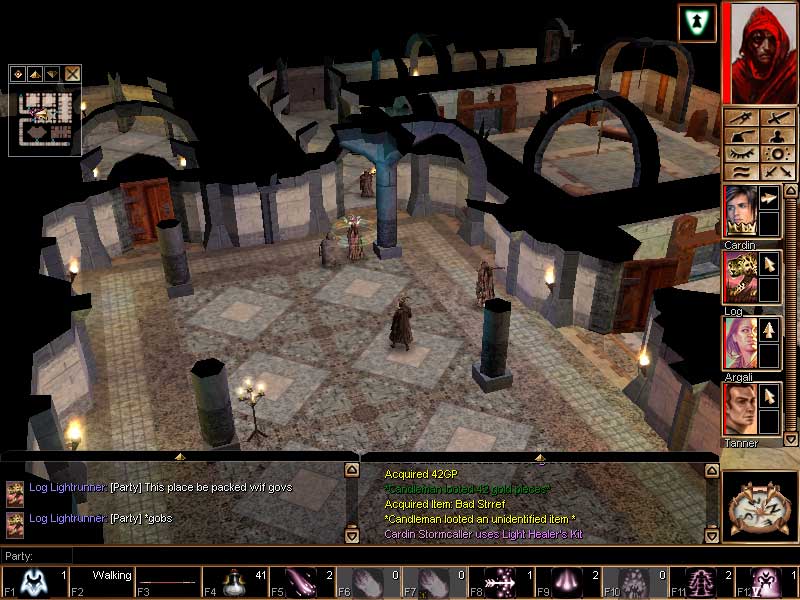Select Argali's party portrait

[x=739, y=342]
